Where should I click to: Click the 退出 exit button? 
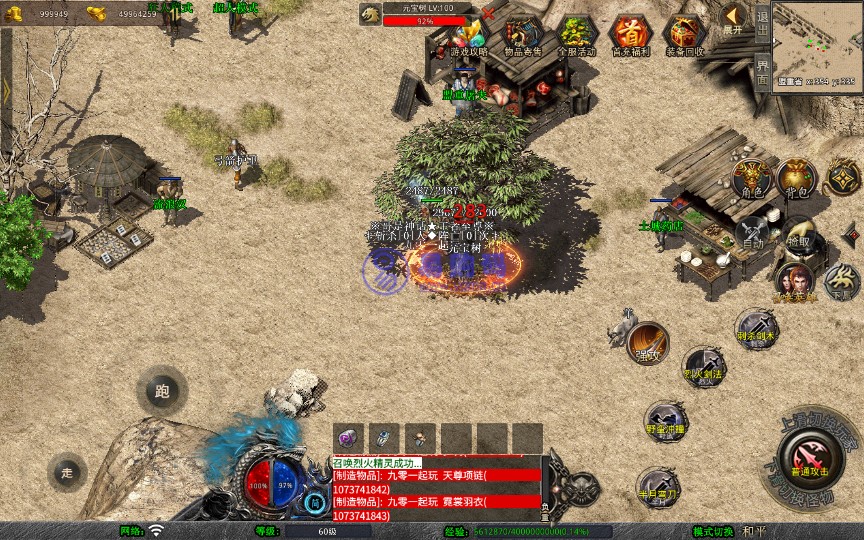click(762, 20)
